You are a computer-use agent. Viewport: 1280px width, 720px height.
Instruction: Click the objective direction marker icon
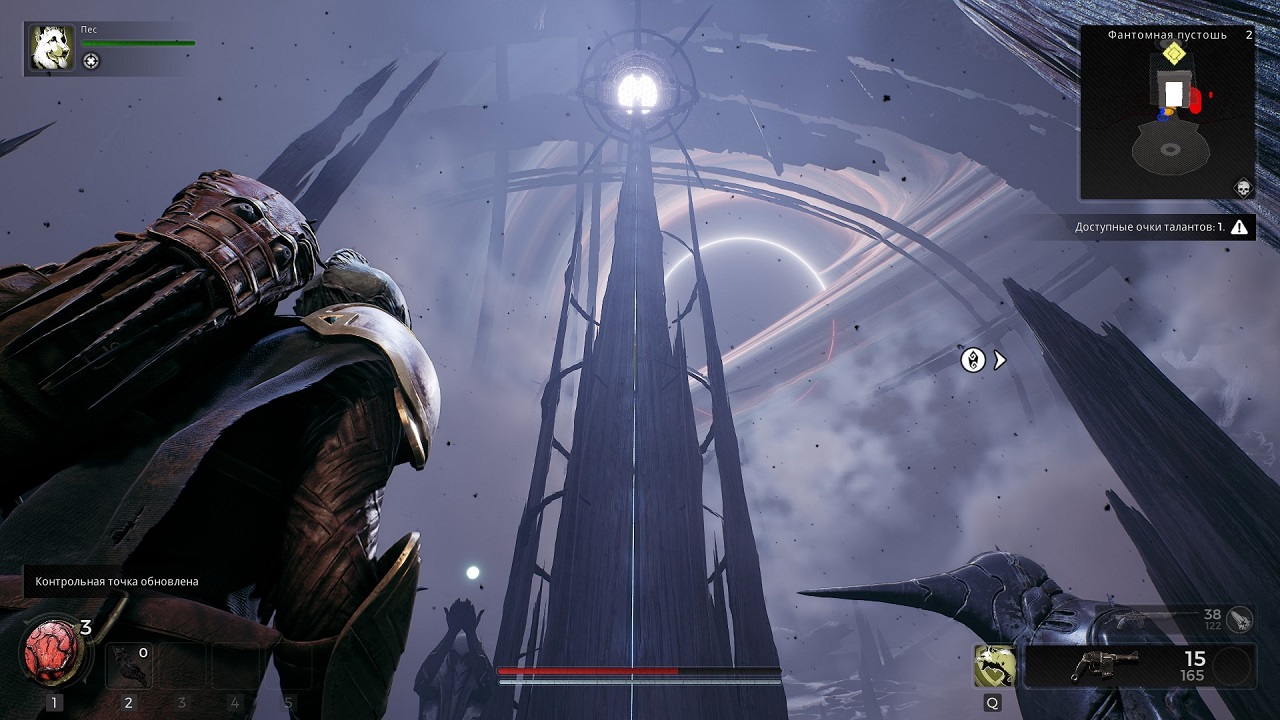973,360
